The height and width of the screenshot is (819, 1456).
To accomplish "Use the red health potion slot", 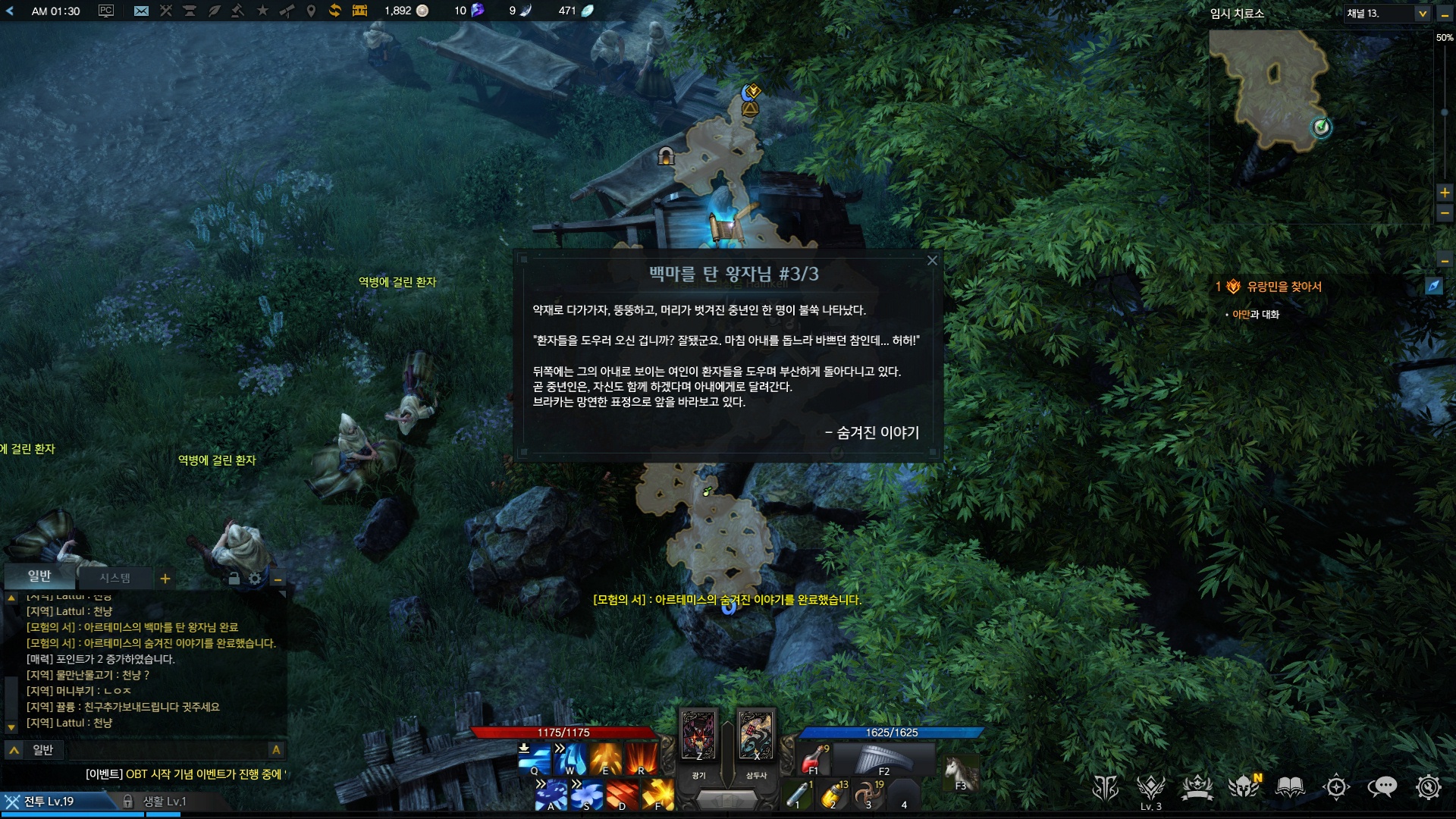I will coord(814,758).
